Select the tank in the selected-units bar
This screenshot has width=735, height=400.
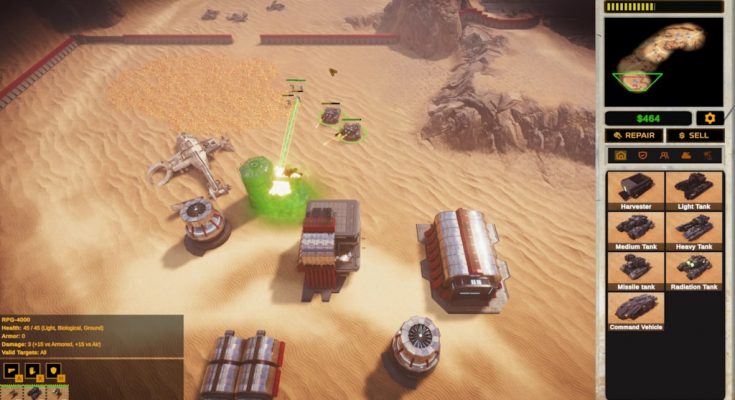tap(33, 394)
